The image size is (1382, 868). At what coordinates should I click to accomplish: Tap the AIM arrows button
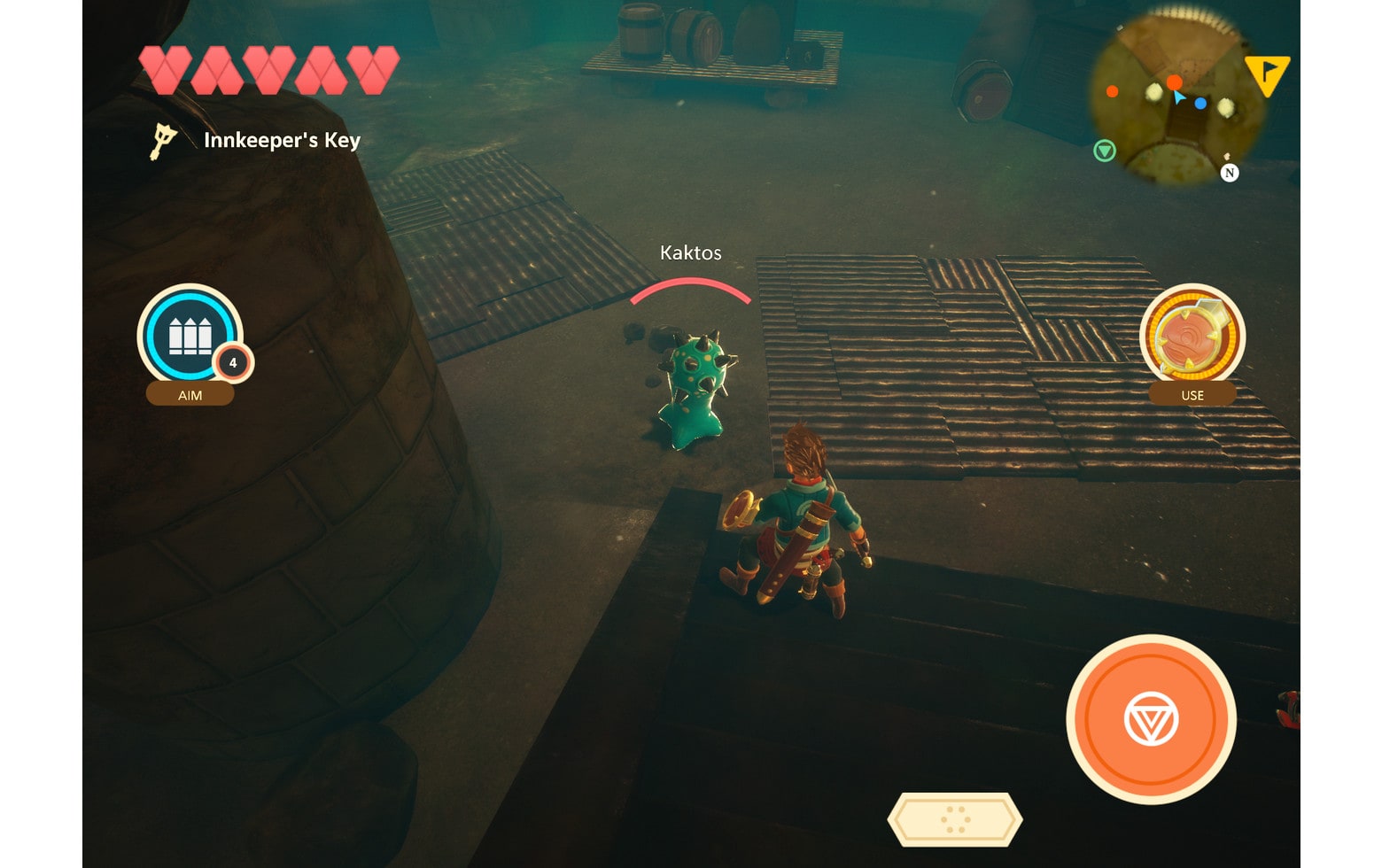190,337
